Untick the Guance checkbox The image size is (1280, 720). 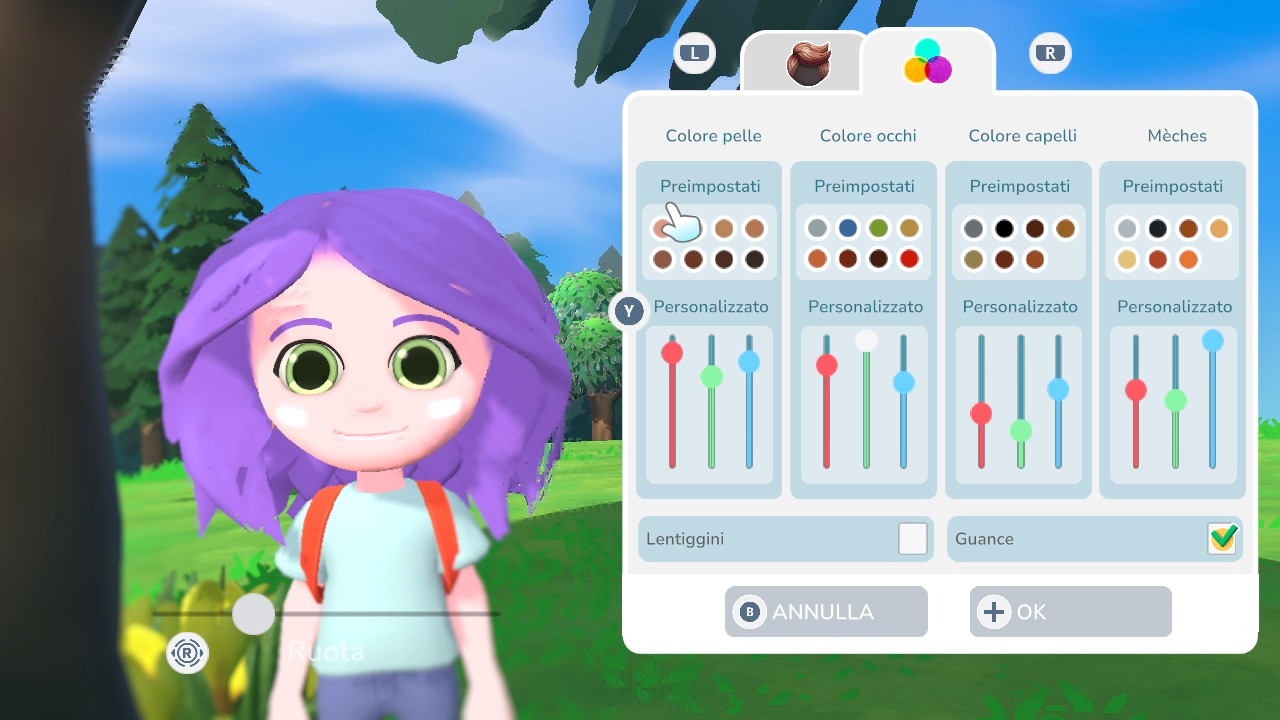pyautogui.click(x=1222, y=539)
